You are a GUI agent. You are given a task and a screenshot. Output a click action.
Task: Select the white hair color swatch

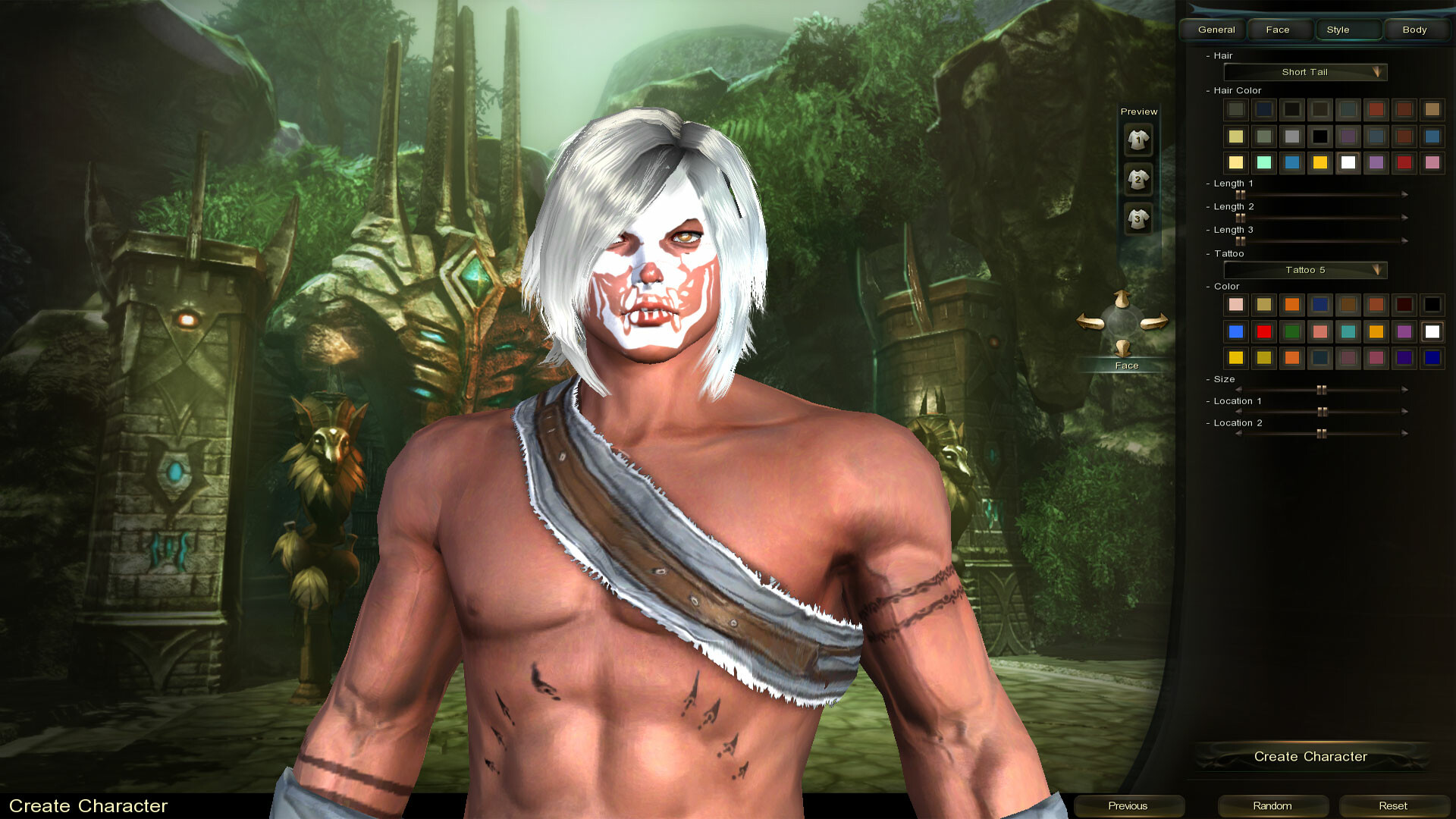tap(1348, 162)
